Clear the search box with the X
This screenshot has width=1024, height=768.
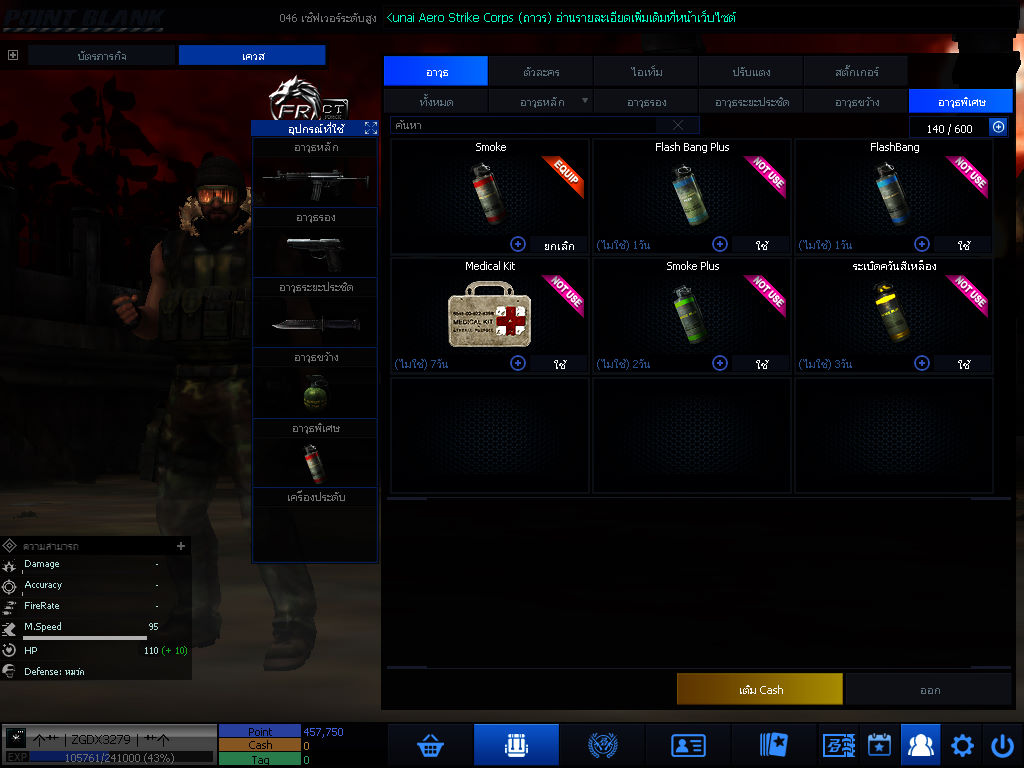tap(678, 125)
